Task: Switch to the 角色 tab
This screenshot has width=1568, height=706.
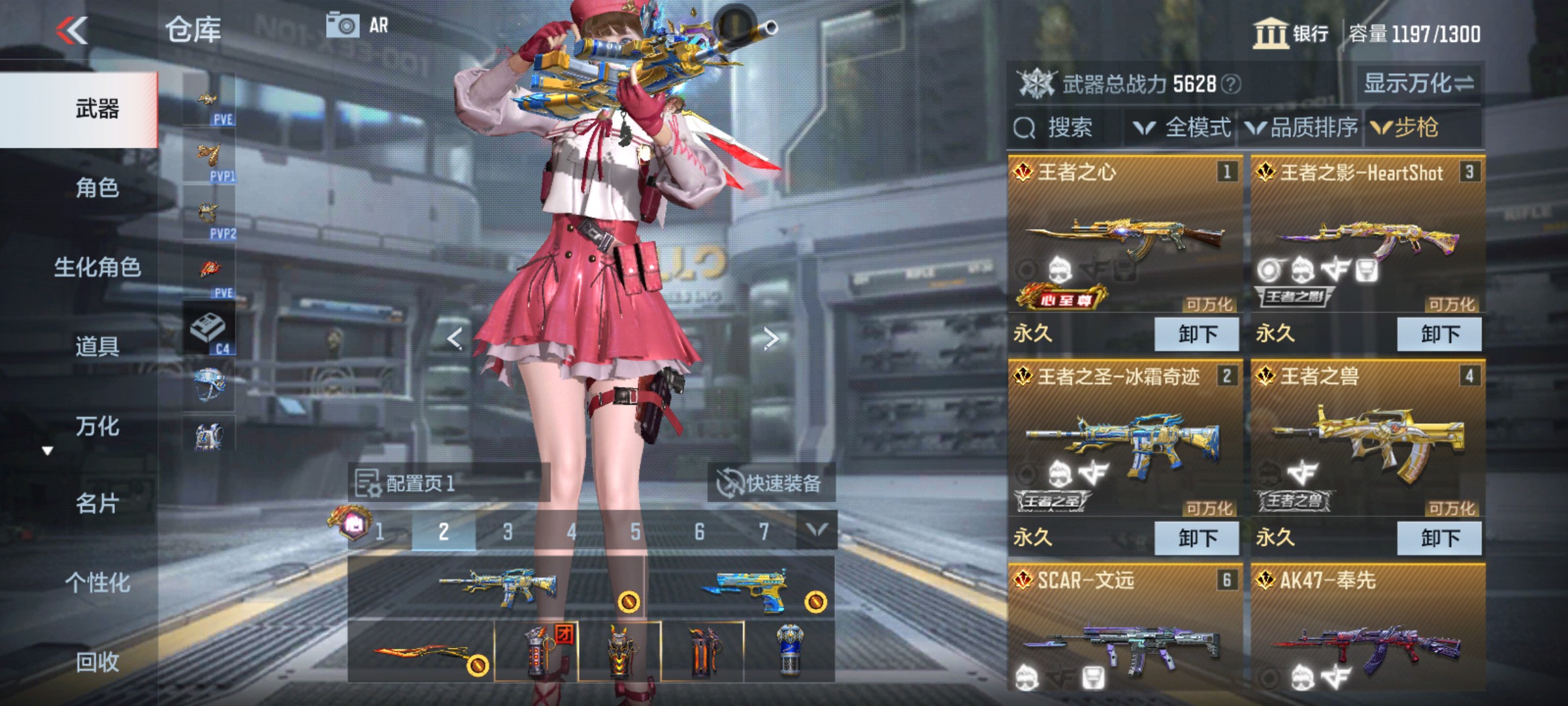Action: tap(97, 190)
